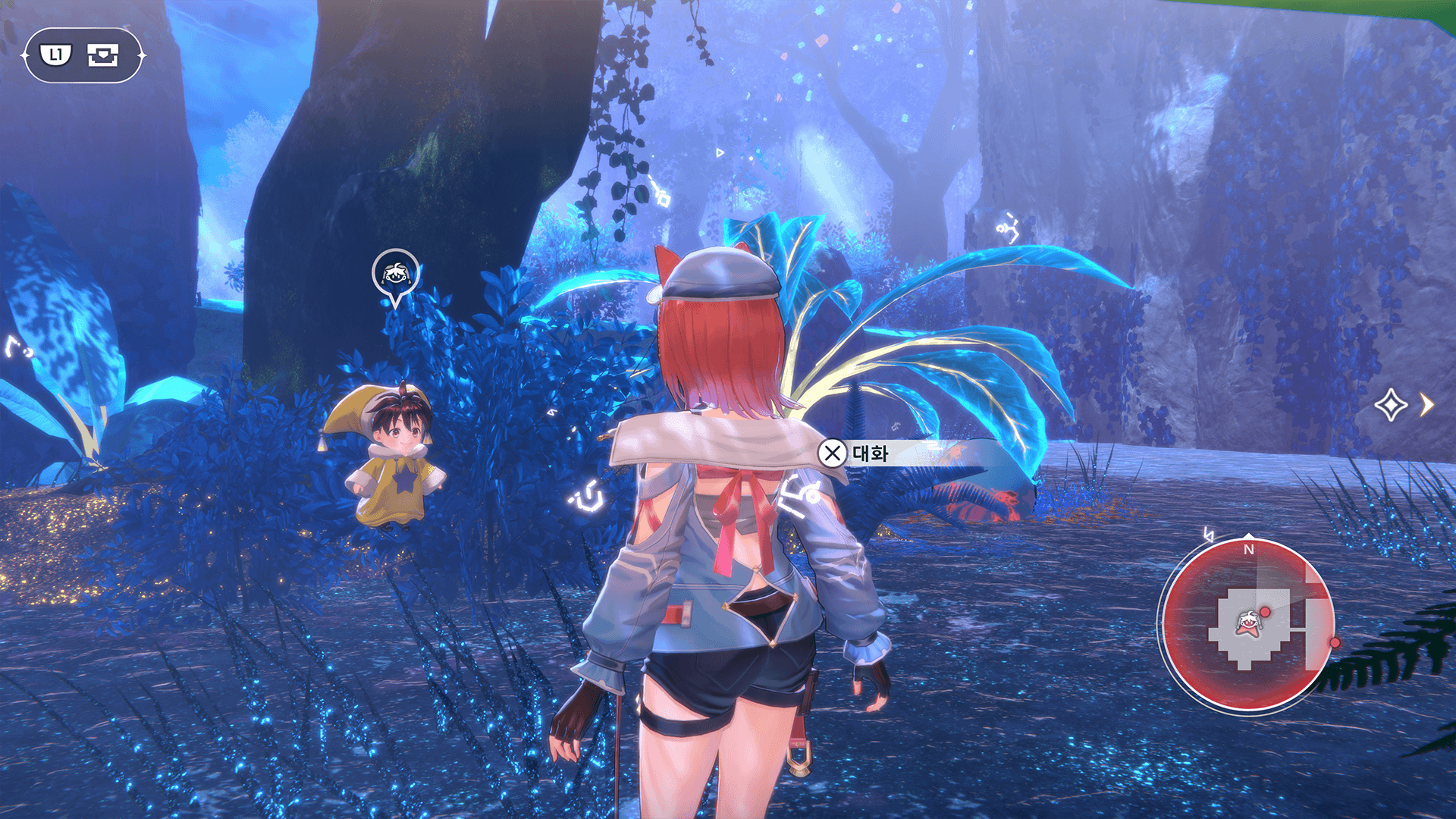Expand the four-point star side panel
1456x819 pixels.
click(1404, 405)
